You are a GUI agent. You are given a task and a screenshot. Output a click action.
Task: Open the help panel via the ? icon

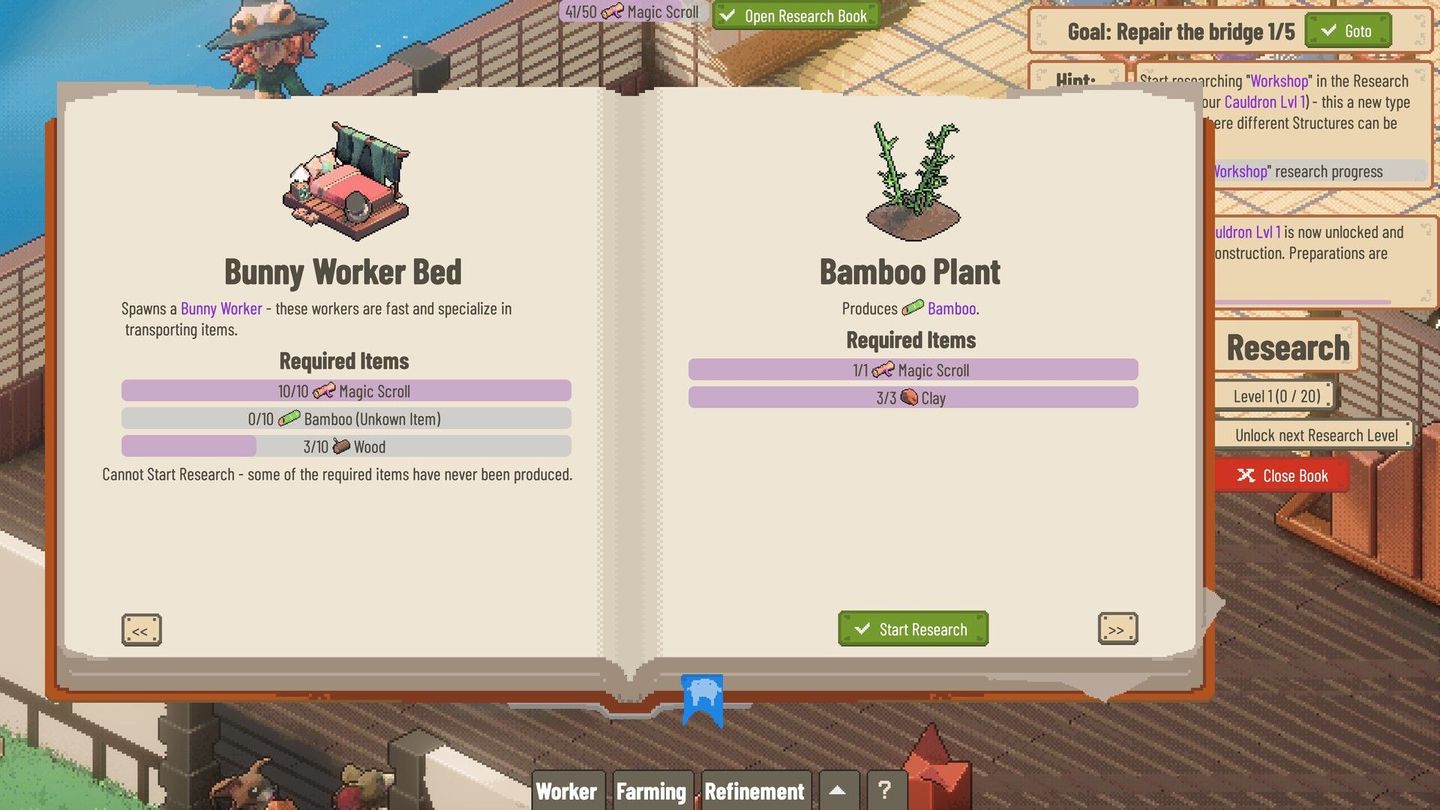[886, 790]
